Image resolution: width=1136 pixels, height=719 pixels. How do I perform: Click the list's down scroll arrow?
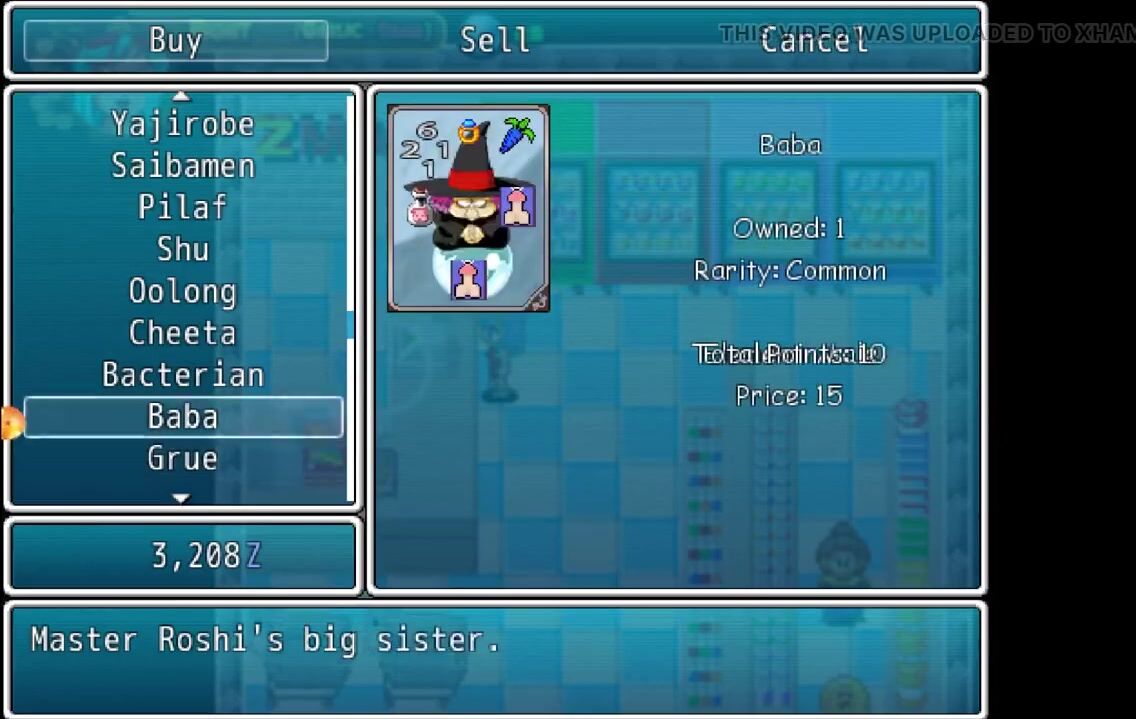click(x=181, y=497)
